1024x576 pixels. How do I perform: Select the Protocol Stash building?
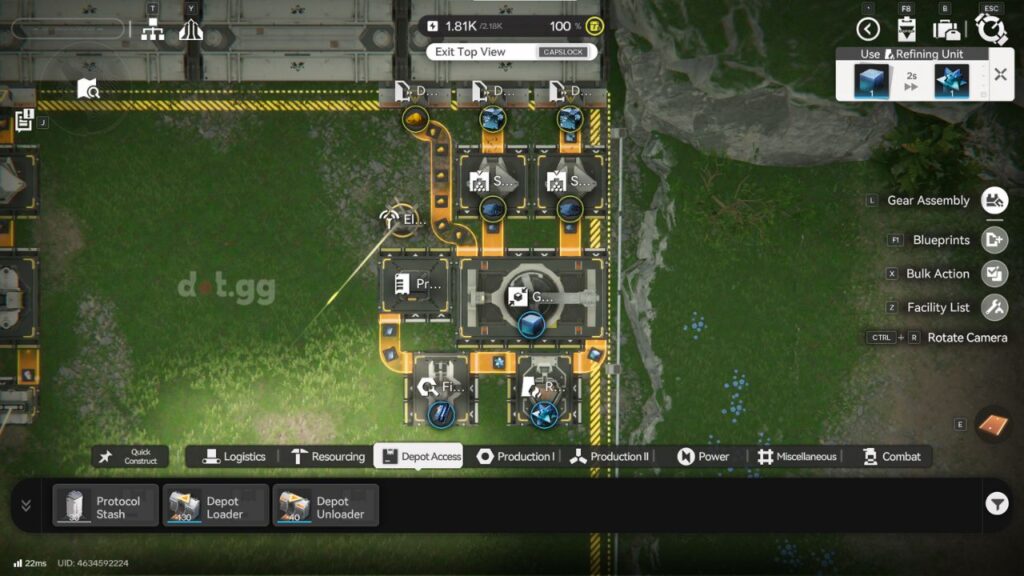(x=106, y=505)
